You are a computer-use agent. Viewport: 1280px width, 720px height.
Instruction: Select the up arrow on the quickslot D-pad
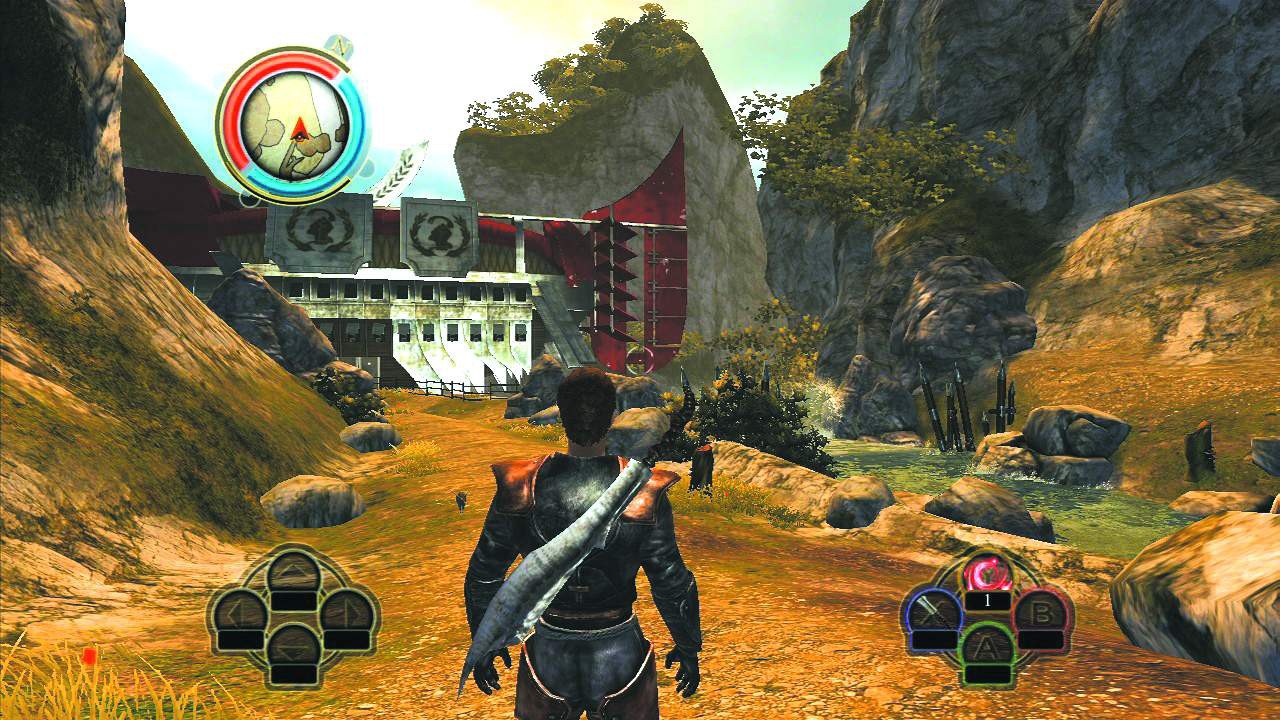[x=295, y=570]
